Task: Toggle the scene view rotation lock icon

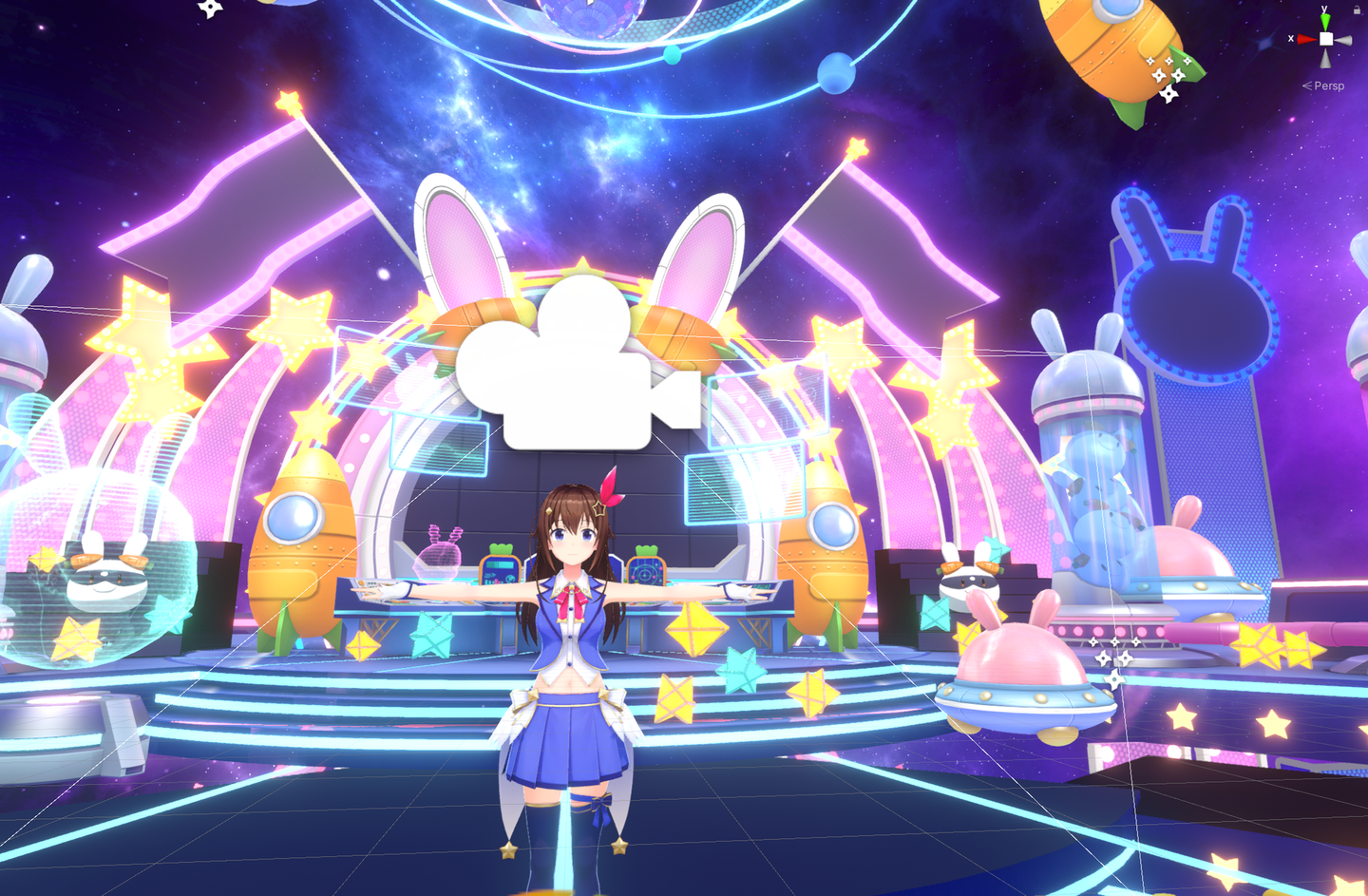Action: (1357, 10)
